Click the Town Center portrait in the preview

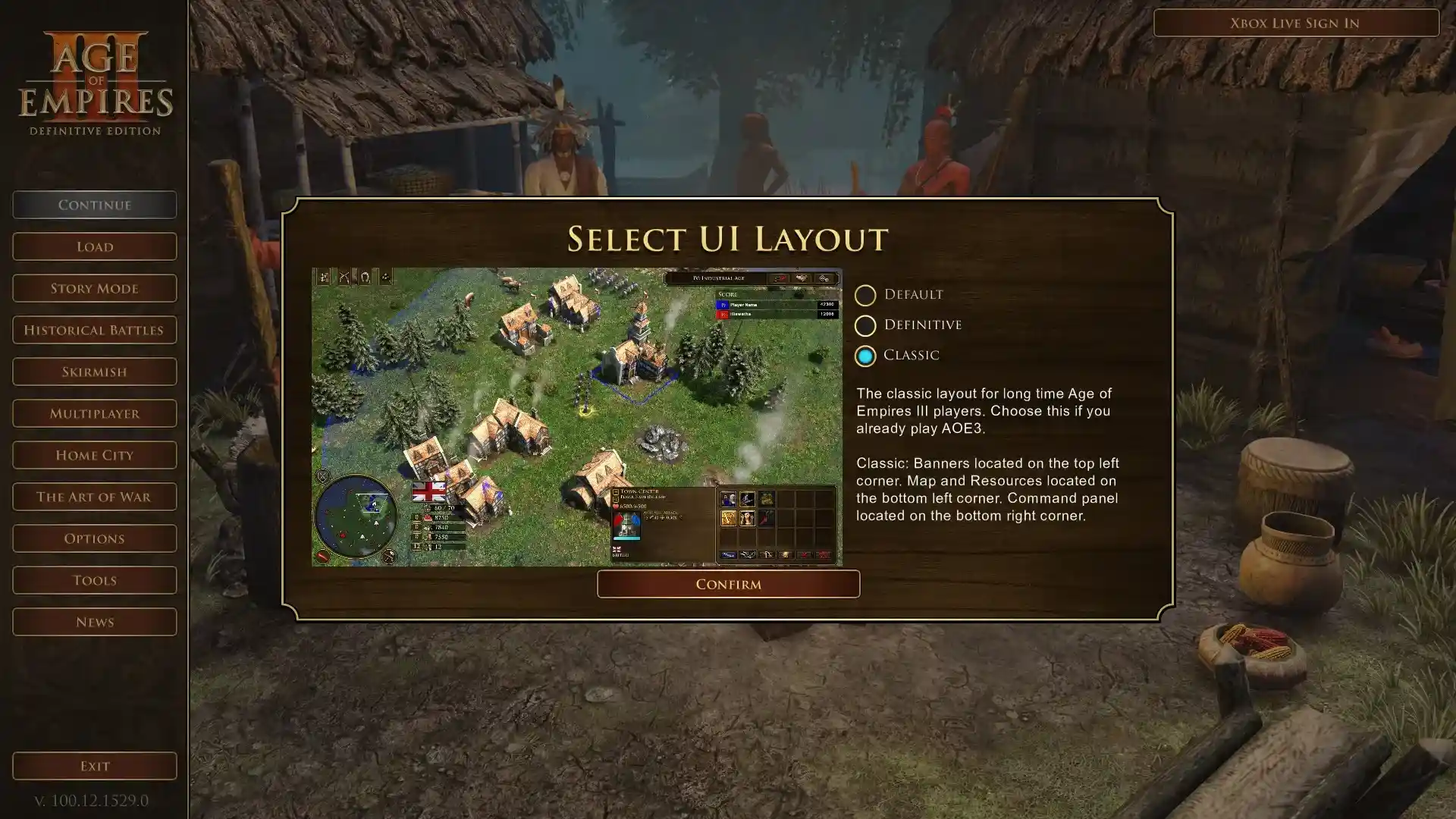[626, 525]
